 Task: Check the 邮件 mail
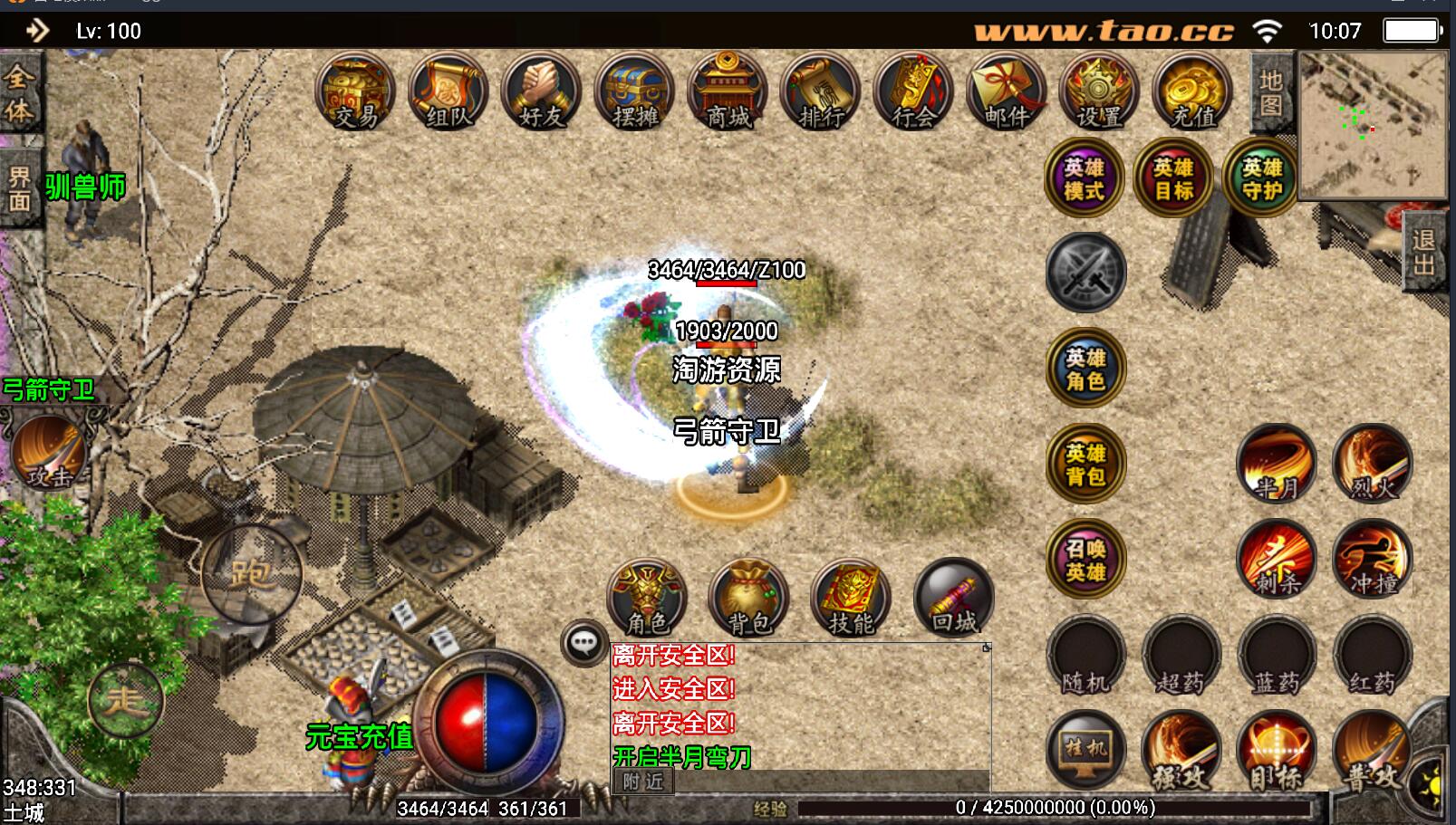pos(1007,92)
